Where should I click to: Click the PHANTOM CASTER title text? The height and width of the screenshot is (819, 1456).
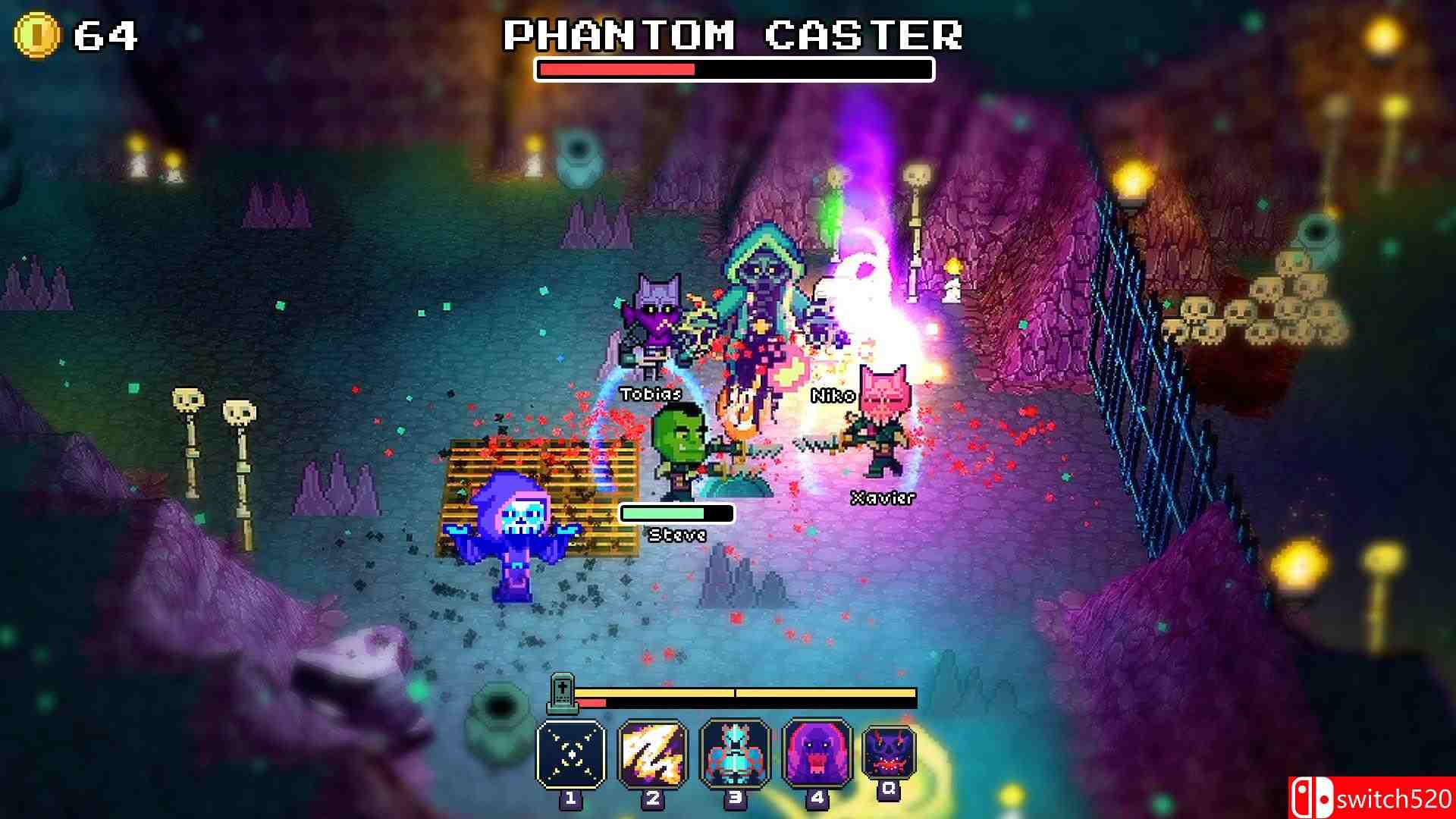coord(734,34)
